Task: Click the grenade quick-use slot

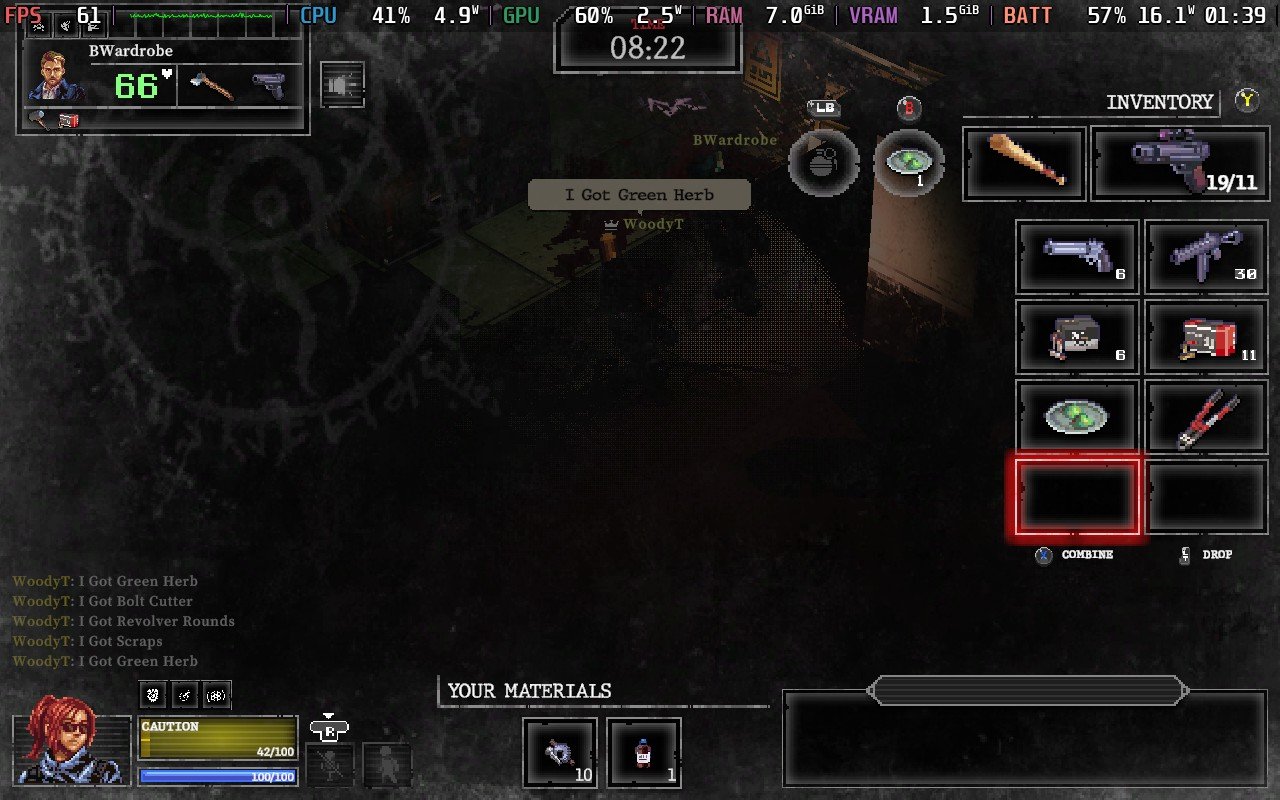Action: 823,162
